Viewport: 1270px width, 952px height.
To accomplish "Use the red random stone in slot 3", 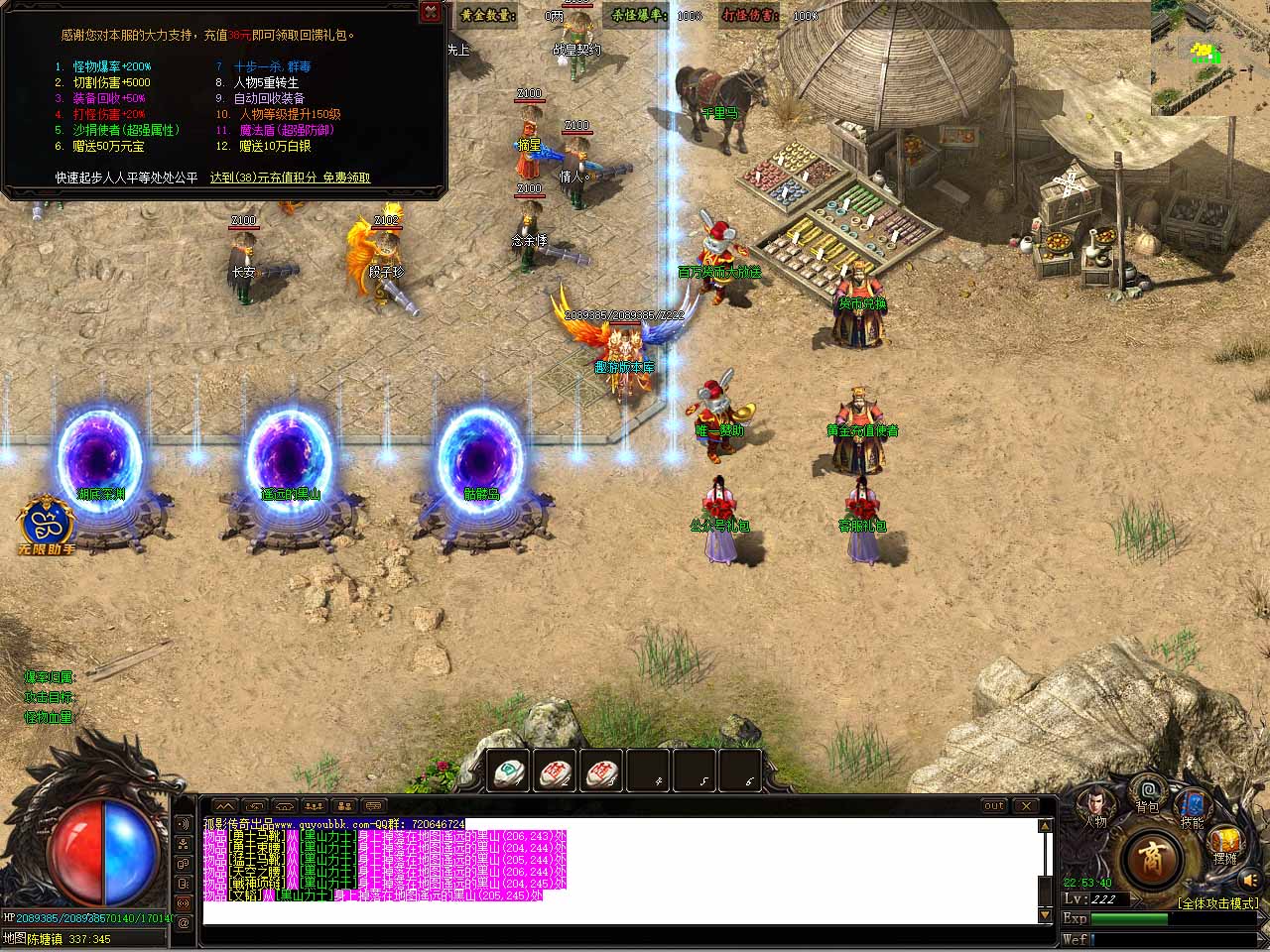I will pos(601,772).
